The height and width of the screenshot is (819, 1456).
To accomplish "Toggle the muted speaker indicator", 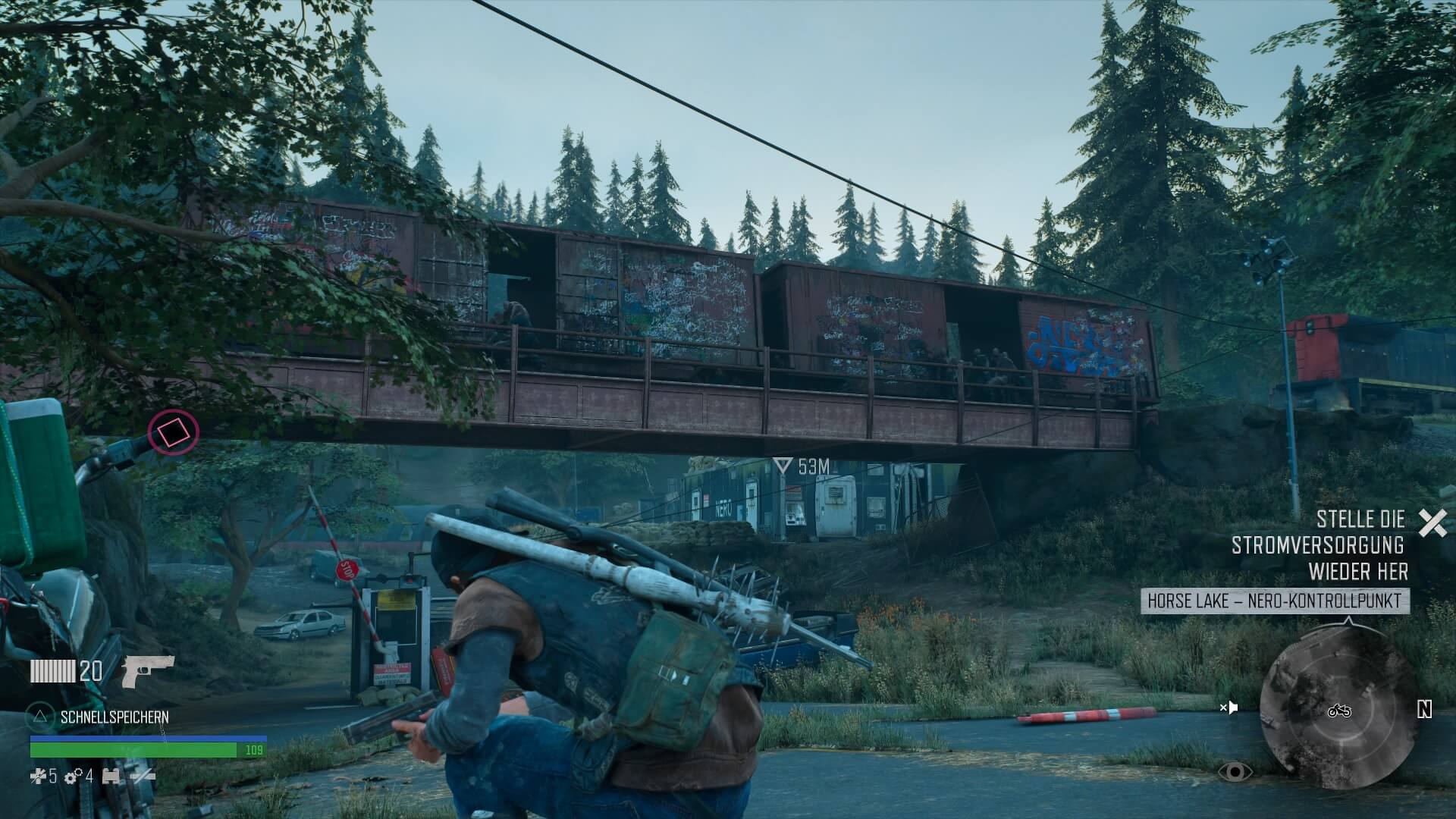I will 1232,709.
